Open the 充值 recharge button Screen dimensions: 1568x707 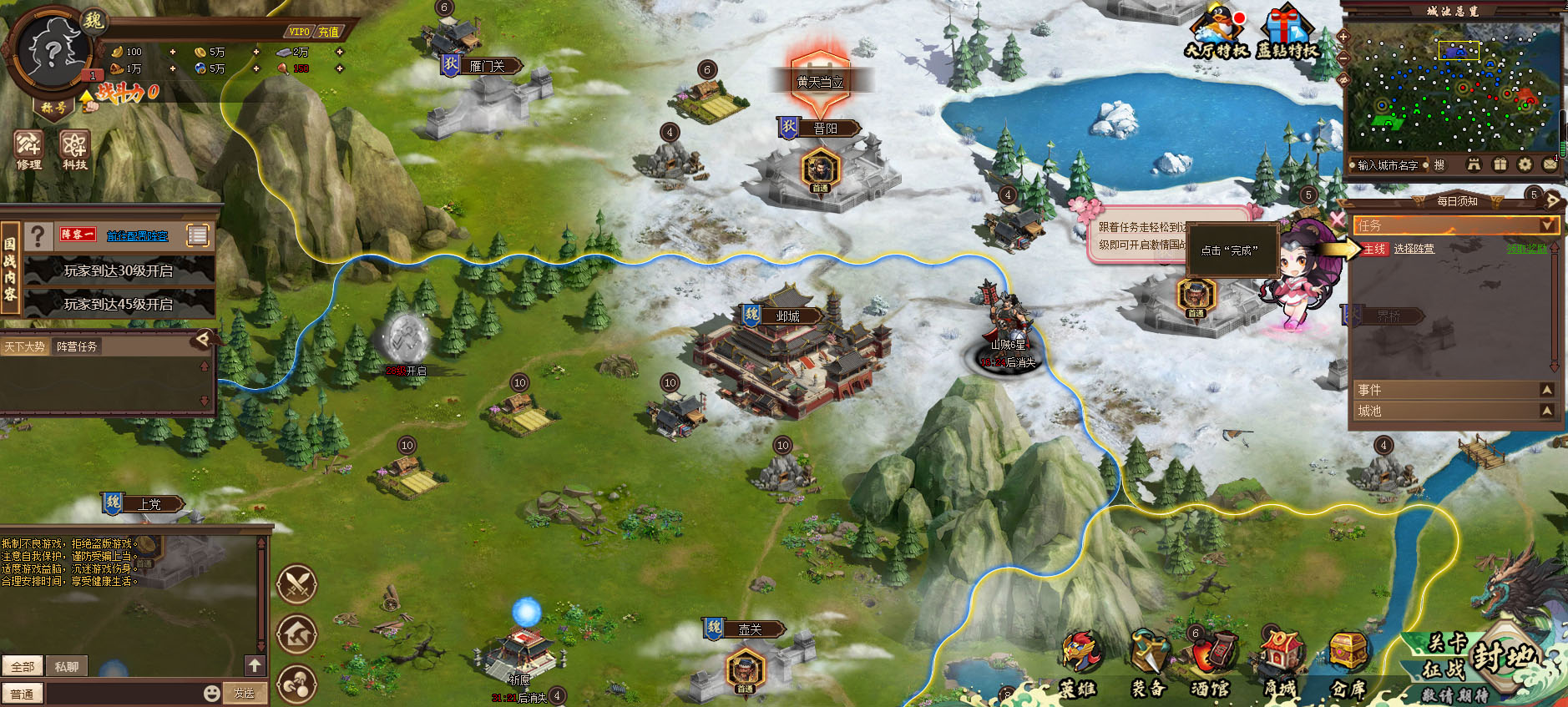point(328,32)
